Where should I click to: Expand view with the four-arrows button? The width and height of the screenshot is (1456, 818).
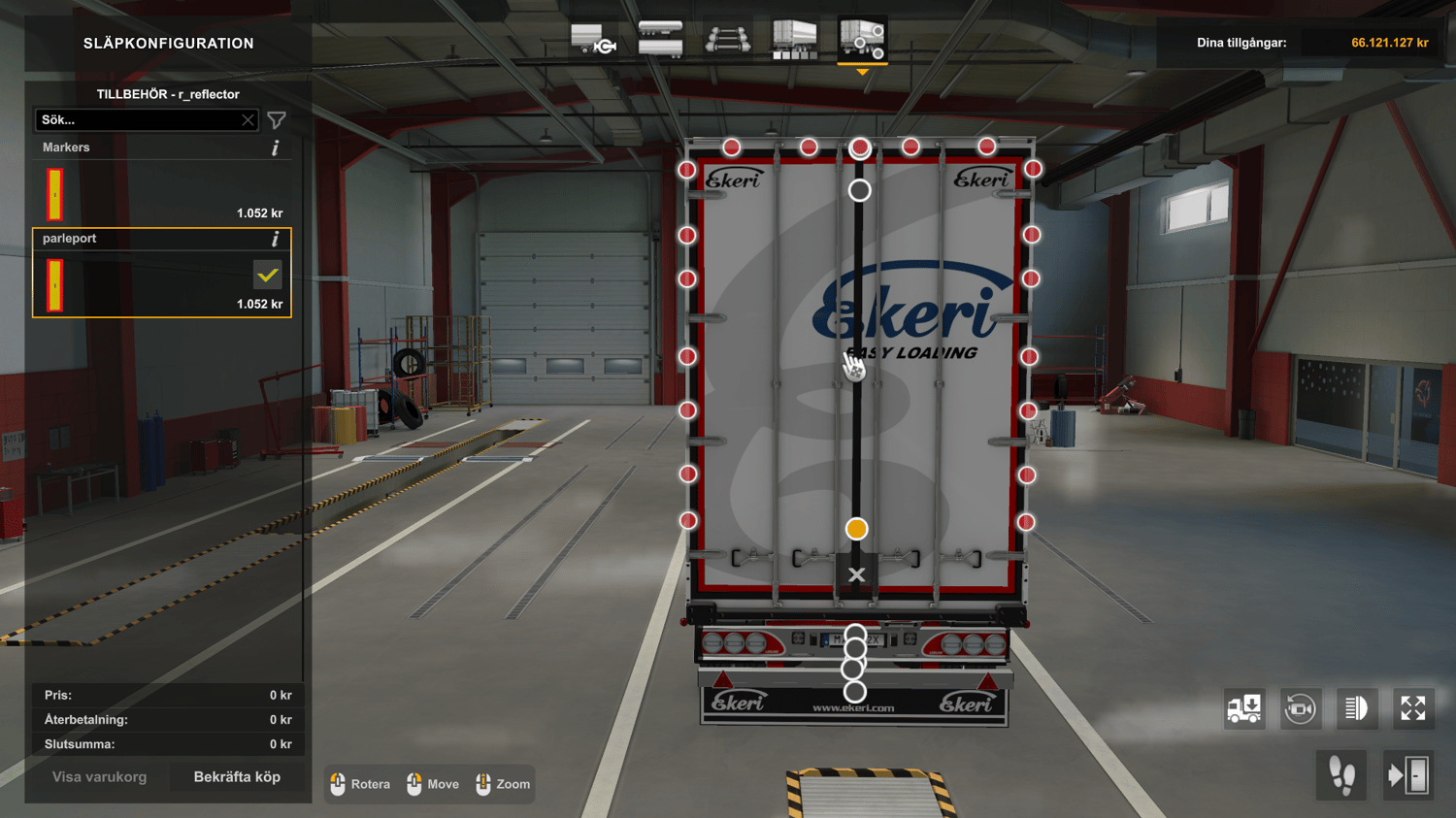click(x=1412, y=708)
